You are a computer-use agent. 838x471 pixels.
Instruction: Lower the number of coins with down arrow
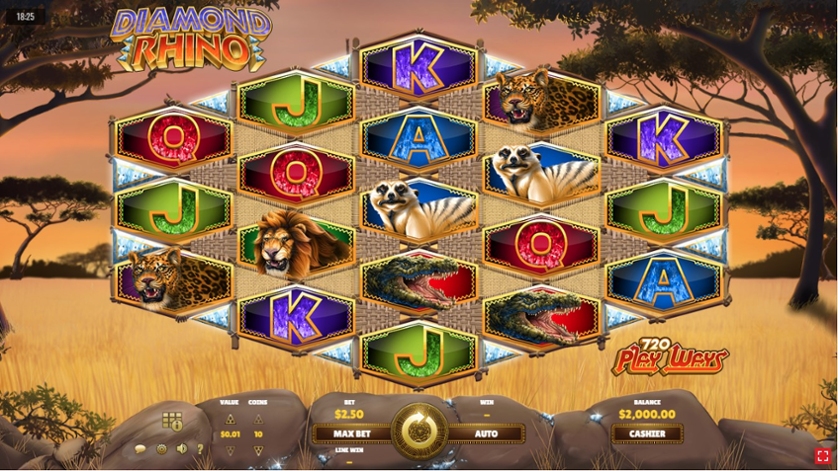click(258, 451)
